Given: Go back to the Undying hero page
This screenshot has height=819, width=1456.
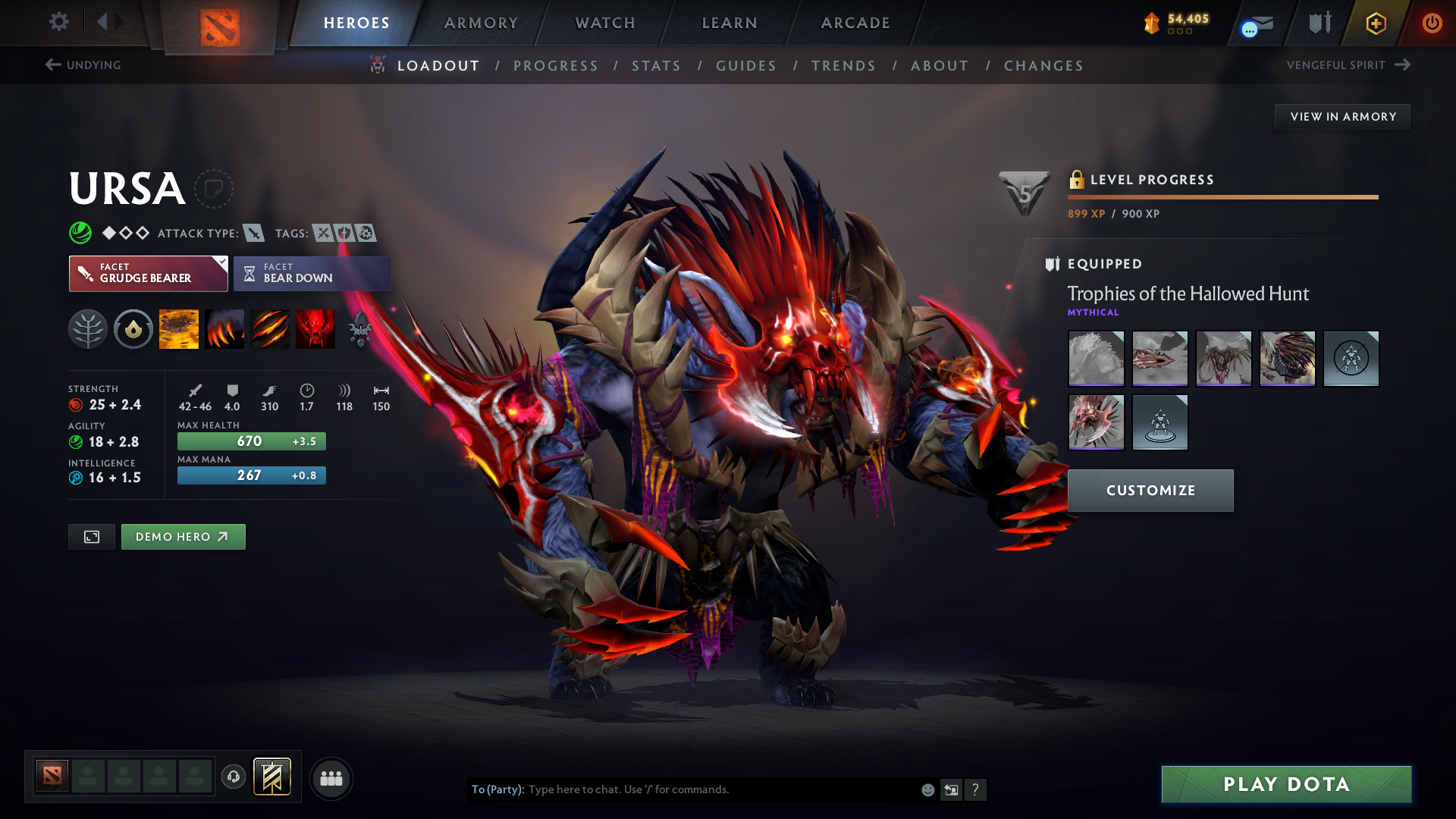Looking at the screenshot, I should point(82,65).
